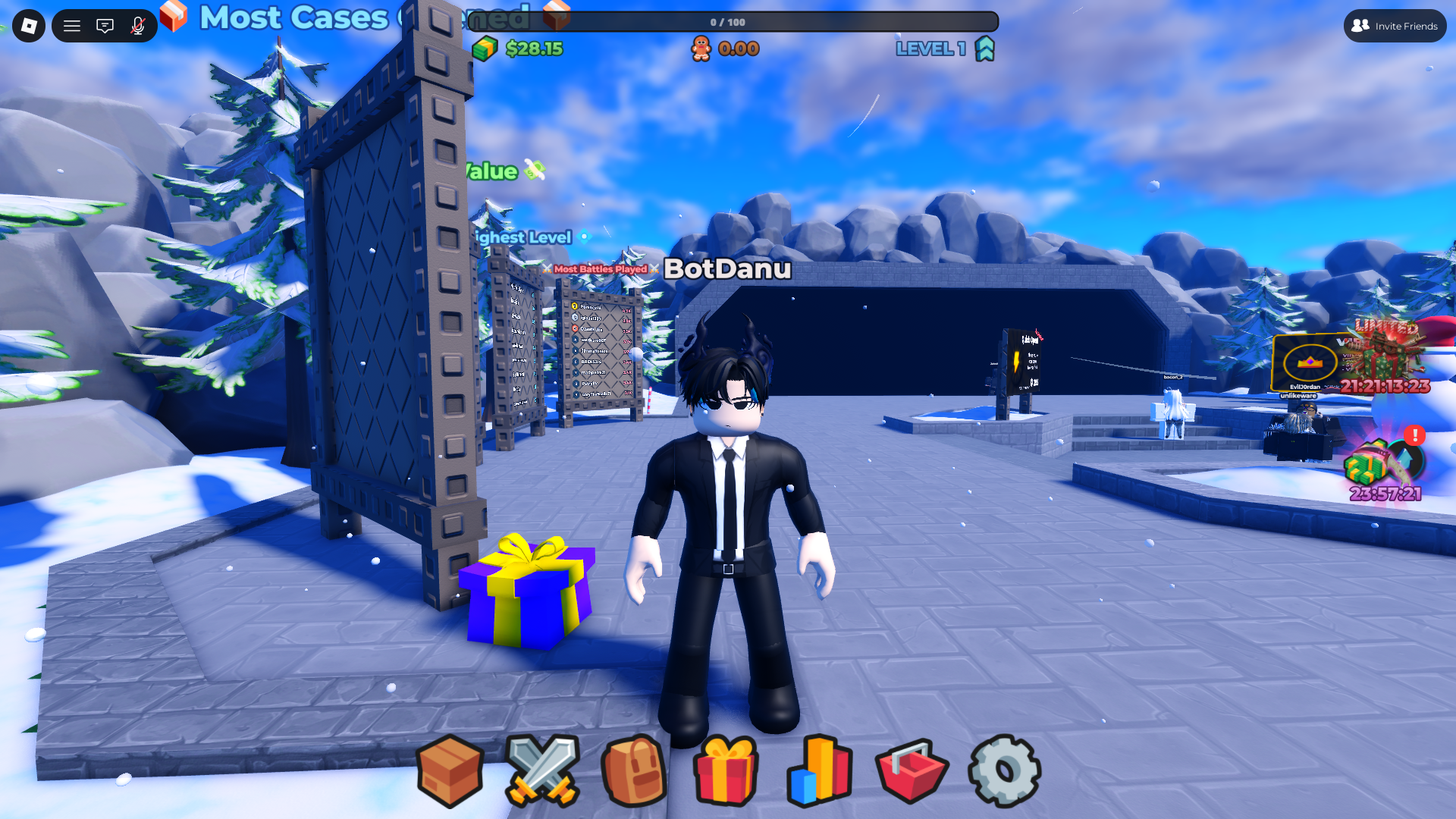1456x819 pixels.
Task: Click the Invite Friends button
Action: point(1395,25)
